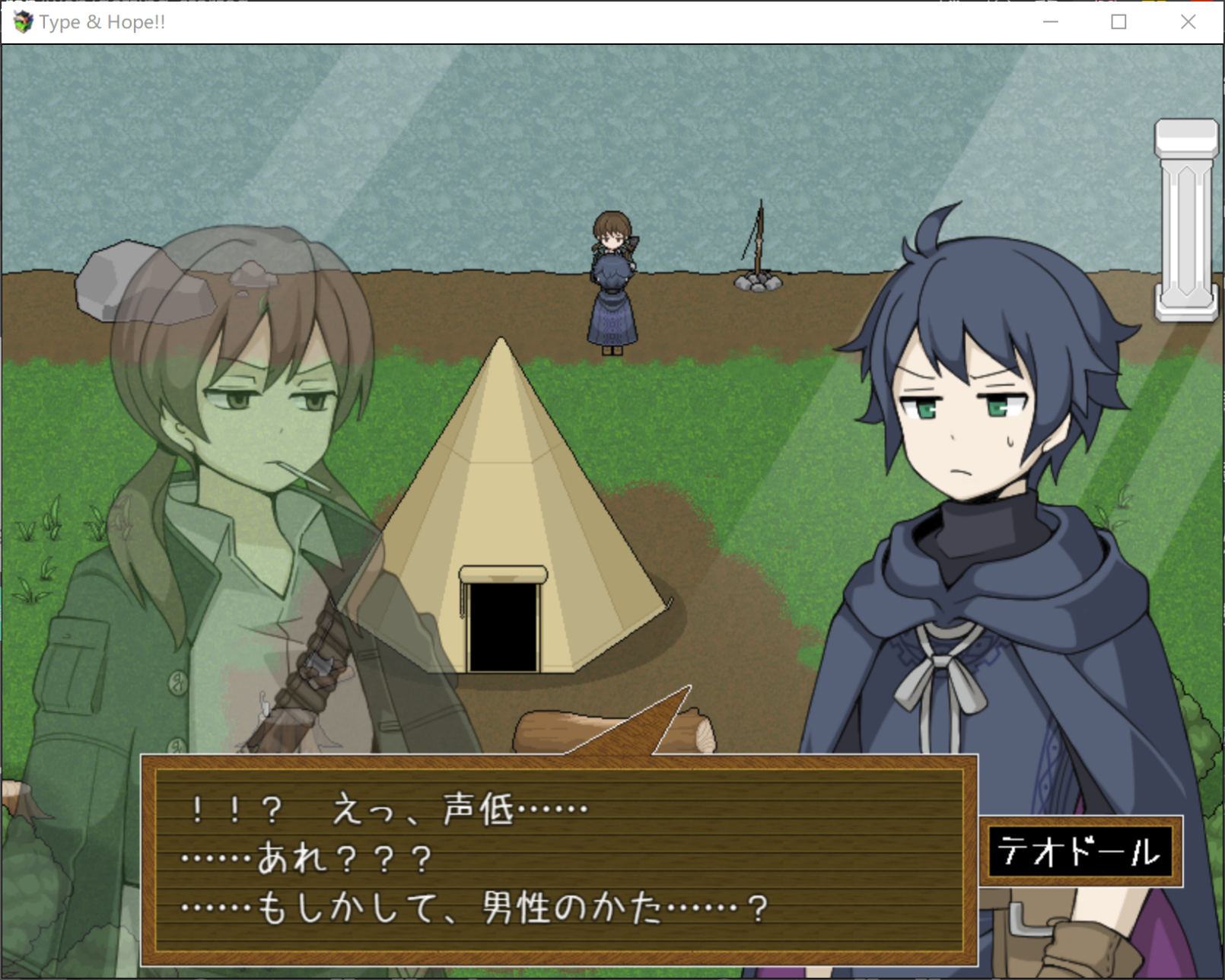This screenshot has width=1225, height=980.
Task: Close the Type & Hope!! window
Action: coord(1188,22)
